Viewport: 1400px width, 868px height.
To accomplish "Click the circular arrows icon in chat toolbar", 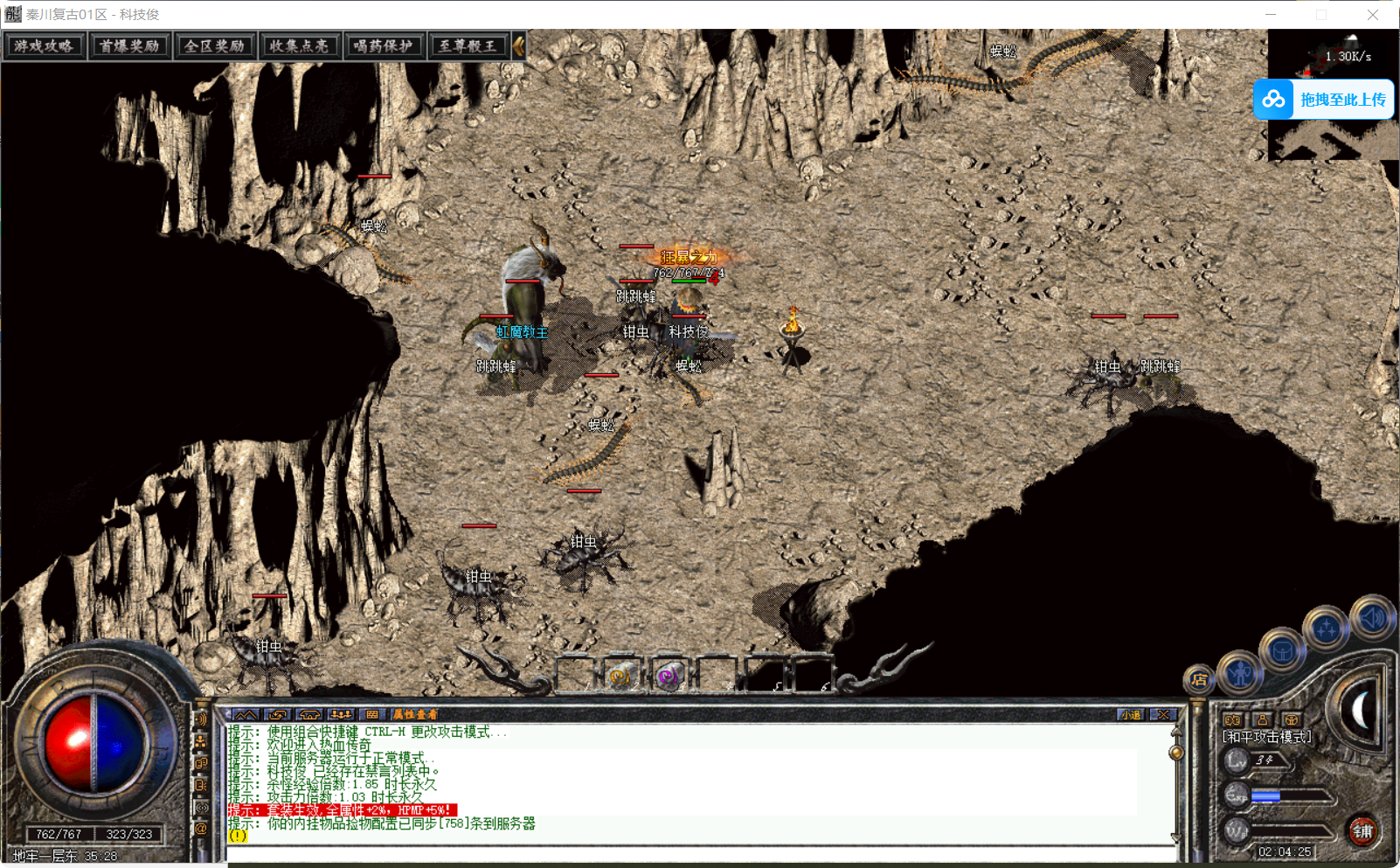I will coord(279,713).
